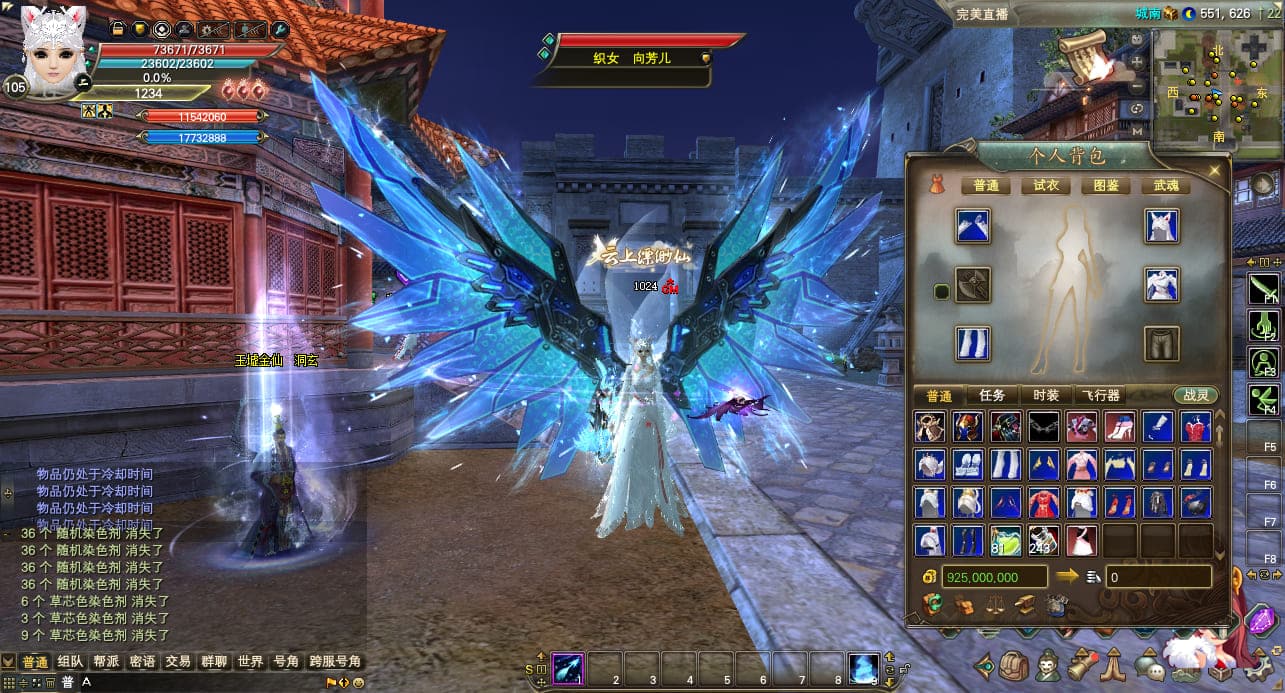
Task: Open the full map with M button
Action: [1137, 129]
